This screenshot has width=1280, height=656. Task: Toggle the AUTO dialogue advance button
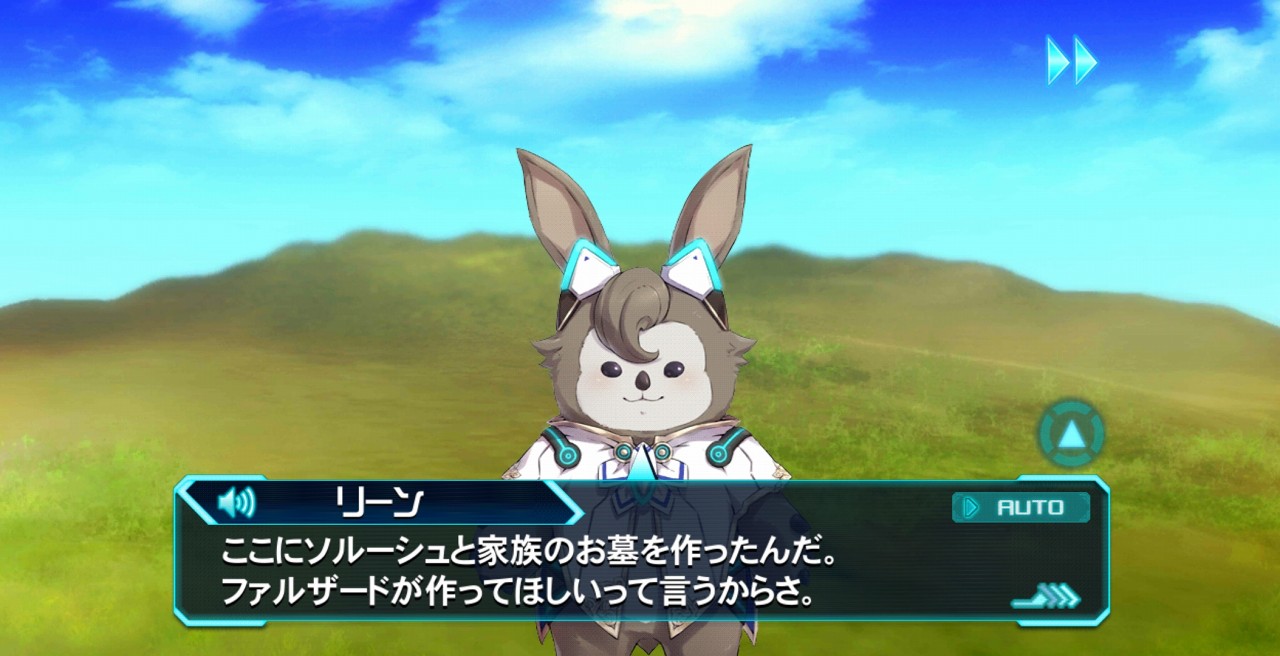[1020, 507]
